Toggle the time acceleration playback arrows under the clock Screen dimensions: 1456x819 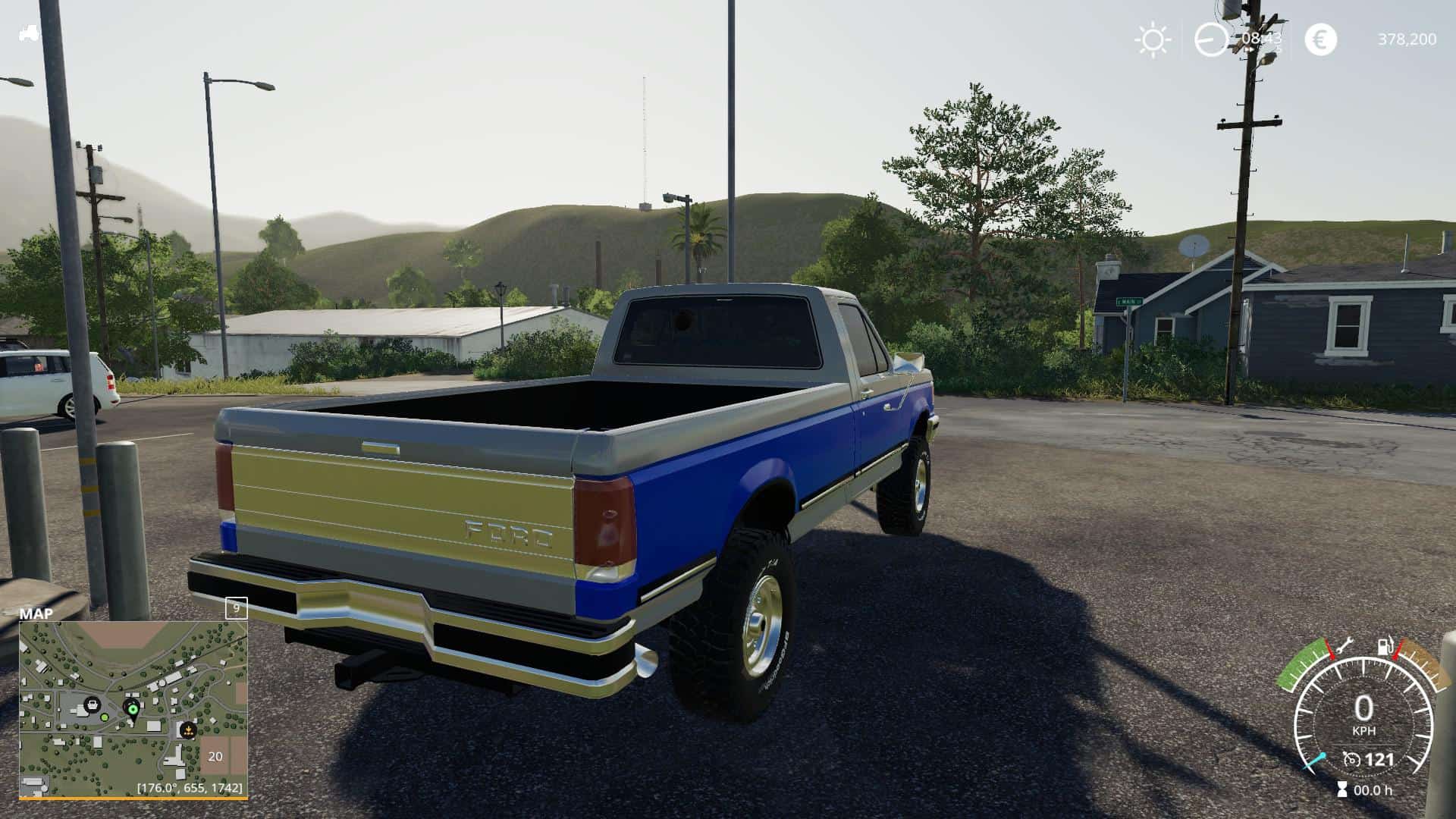click(x=1250, y=49)
